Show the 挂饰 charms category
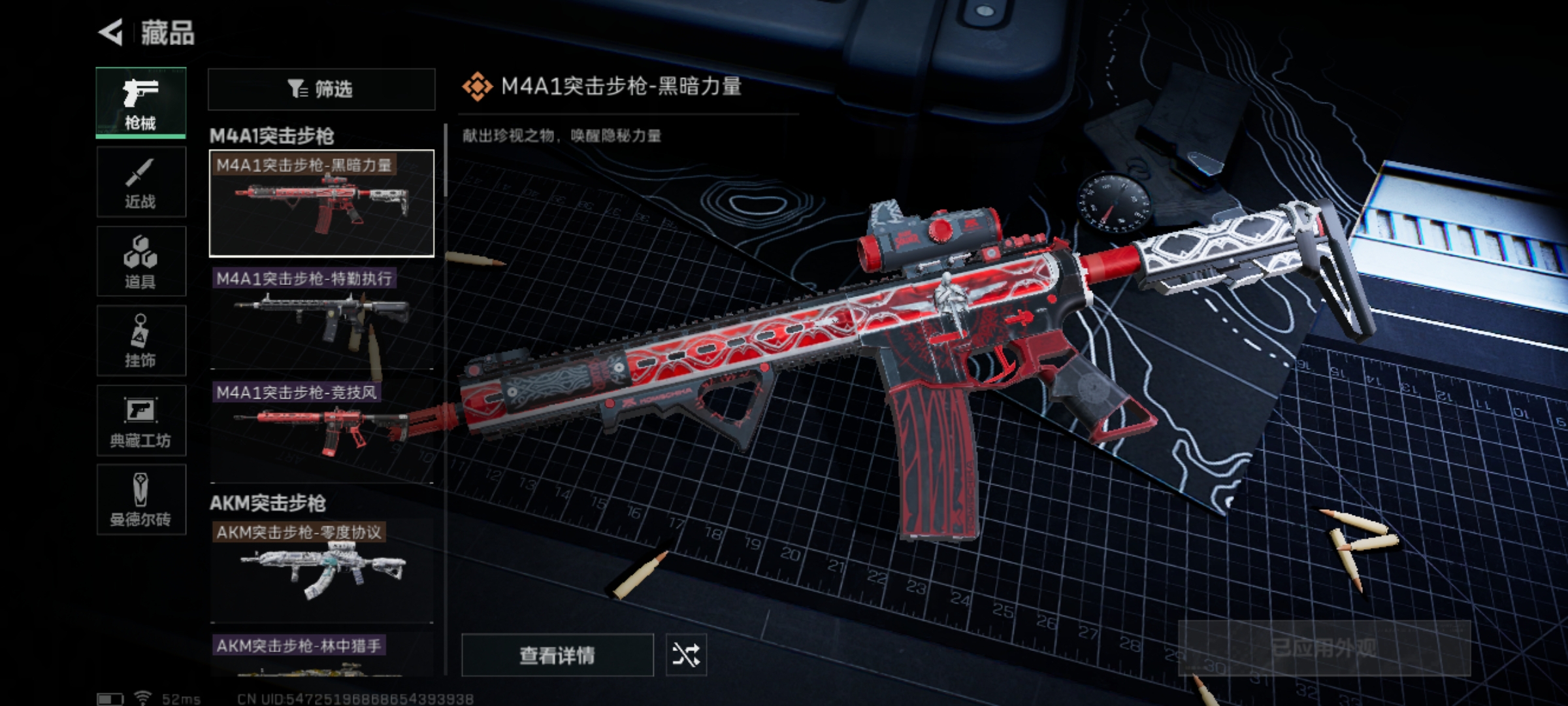This screenshot has height=706, width=1568. (141, 341)
